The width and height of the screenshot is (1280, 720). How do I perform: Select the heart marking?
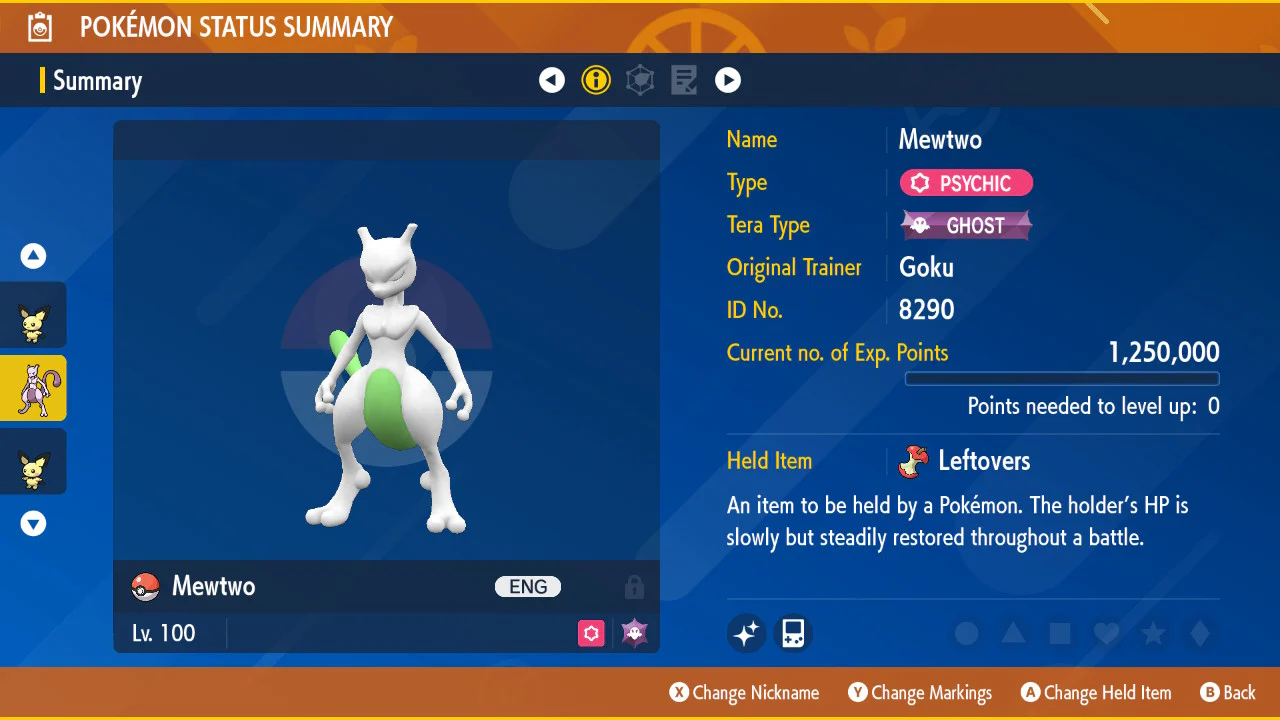click(x=1106, y=633)
